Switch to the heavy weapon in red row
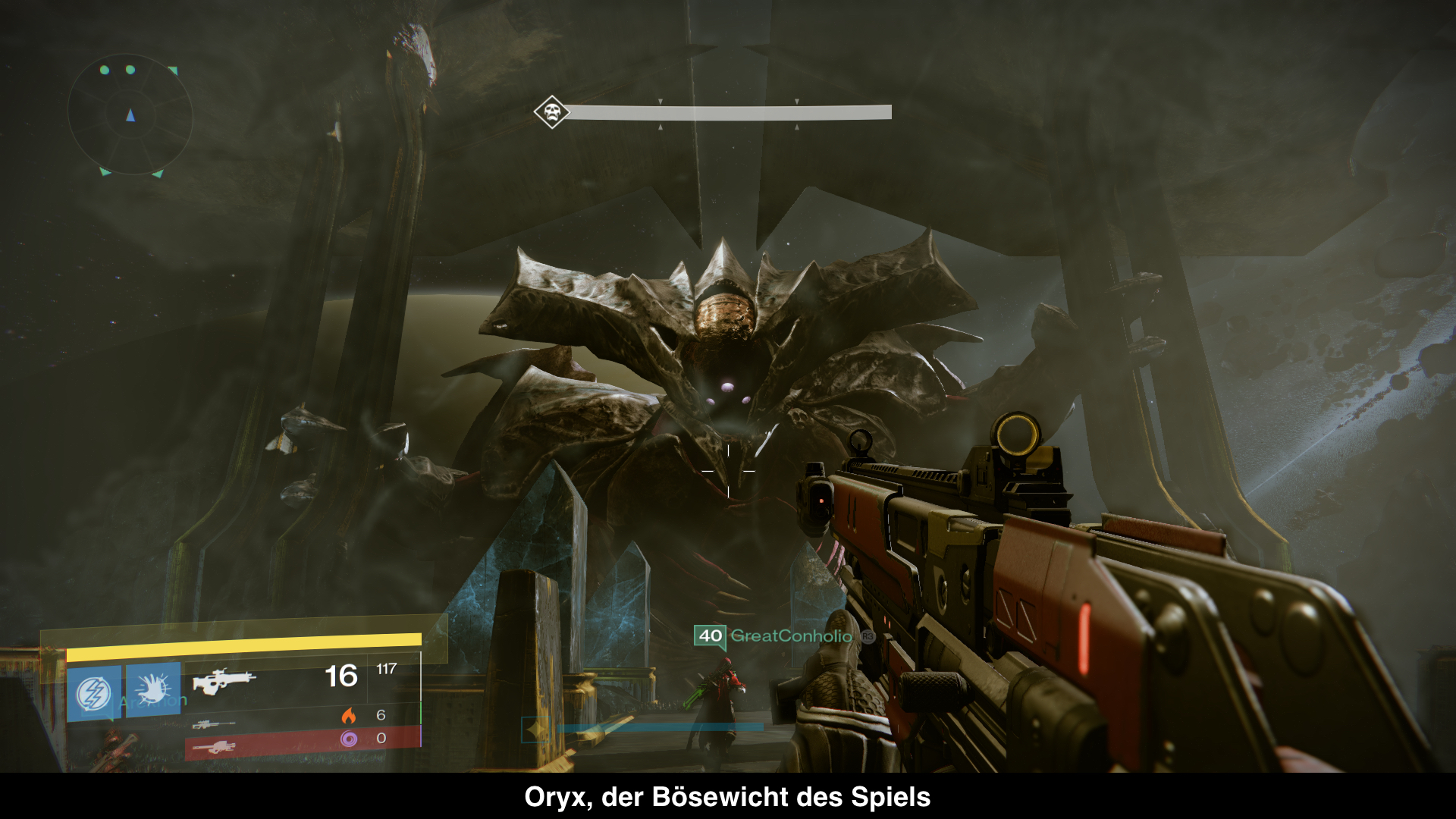Screen dimensions: 1456x819 pyautogui.click(x=213, y=748)
